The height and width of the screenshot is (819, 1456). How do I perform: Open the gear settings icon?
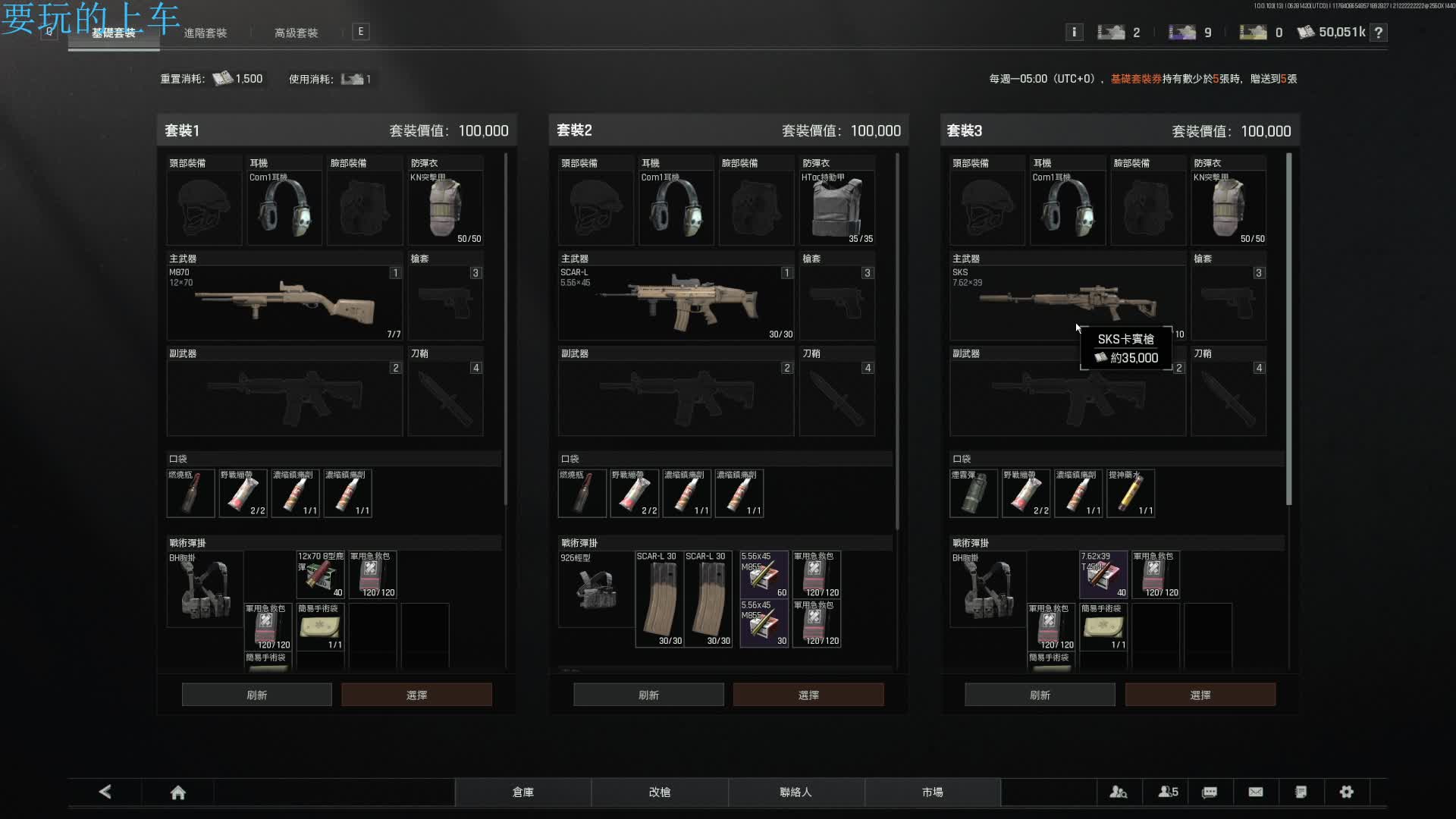click(x=1346, y=792)
